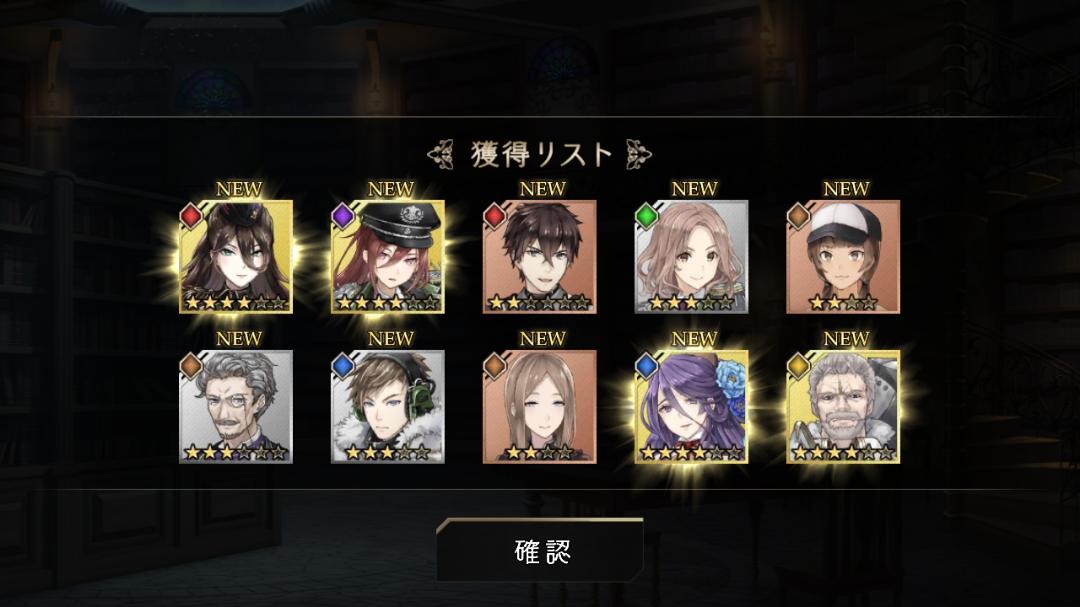This screenshot has width=1080, height=607.
Task: Pick the wavy light-brown haired woman card
Action: 692,257
